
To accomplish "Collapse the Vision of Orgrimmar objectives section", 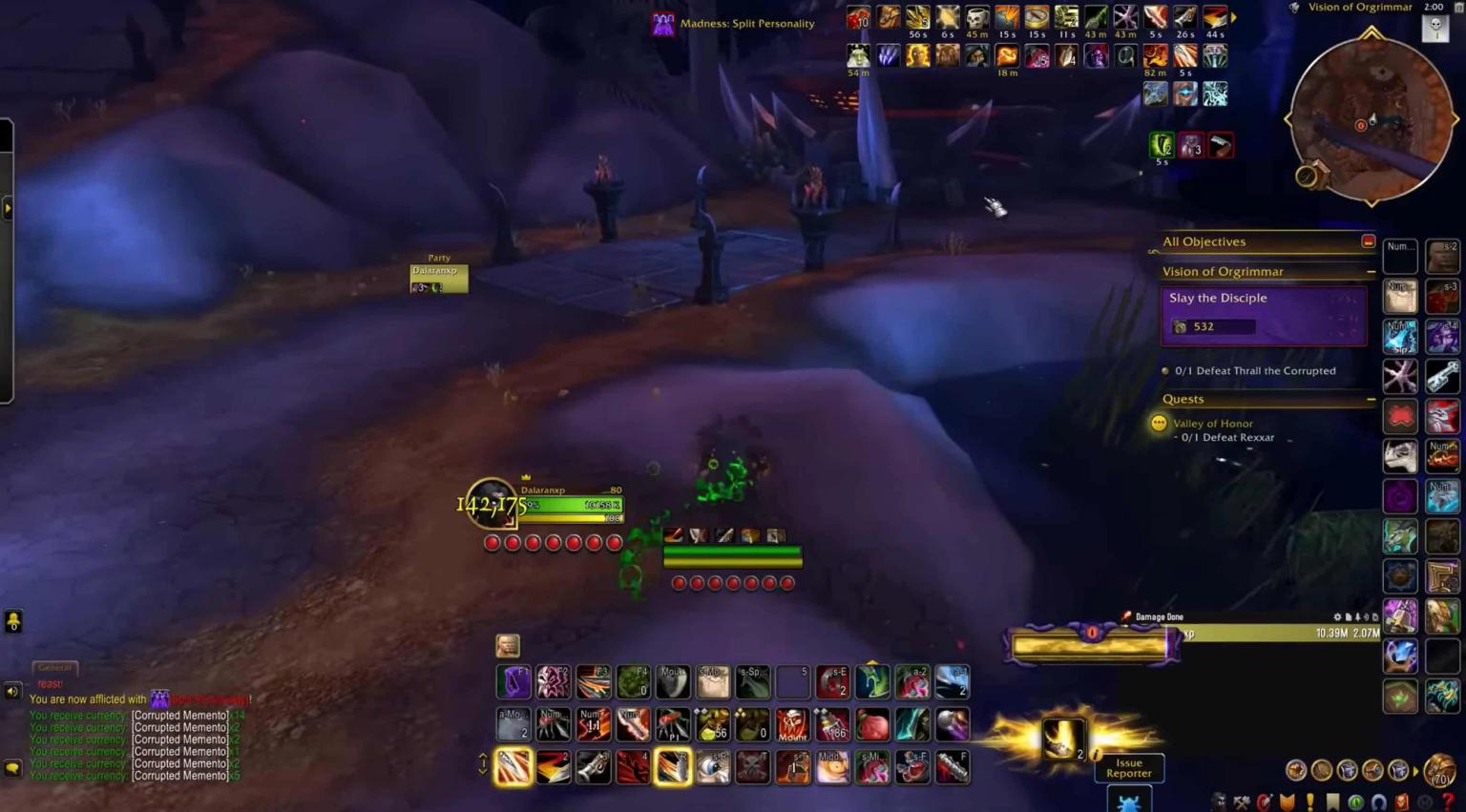I will coord(1372,272).
